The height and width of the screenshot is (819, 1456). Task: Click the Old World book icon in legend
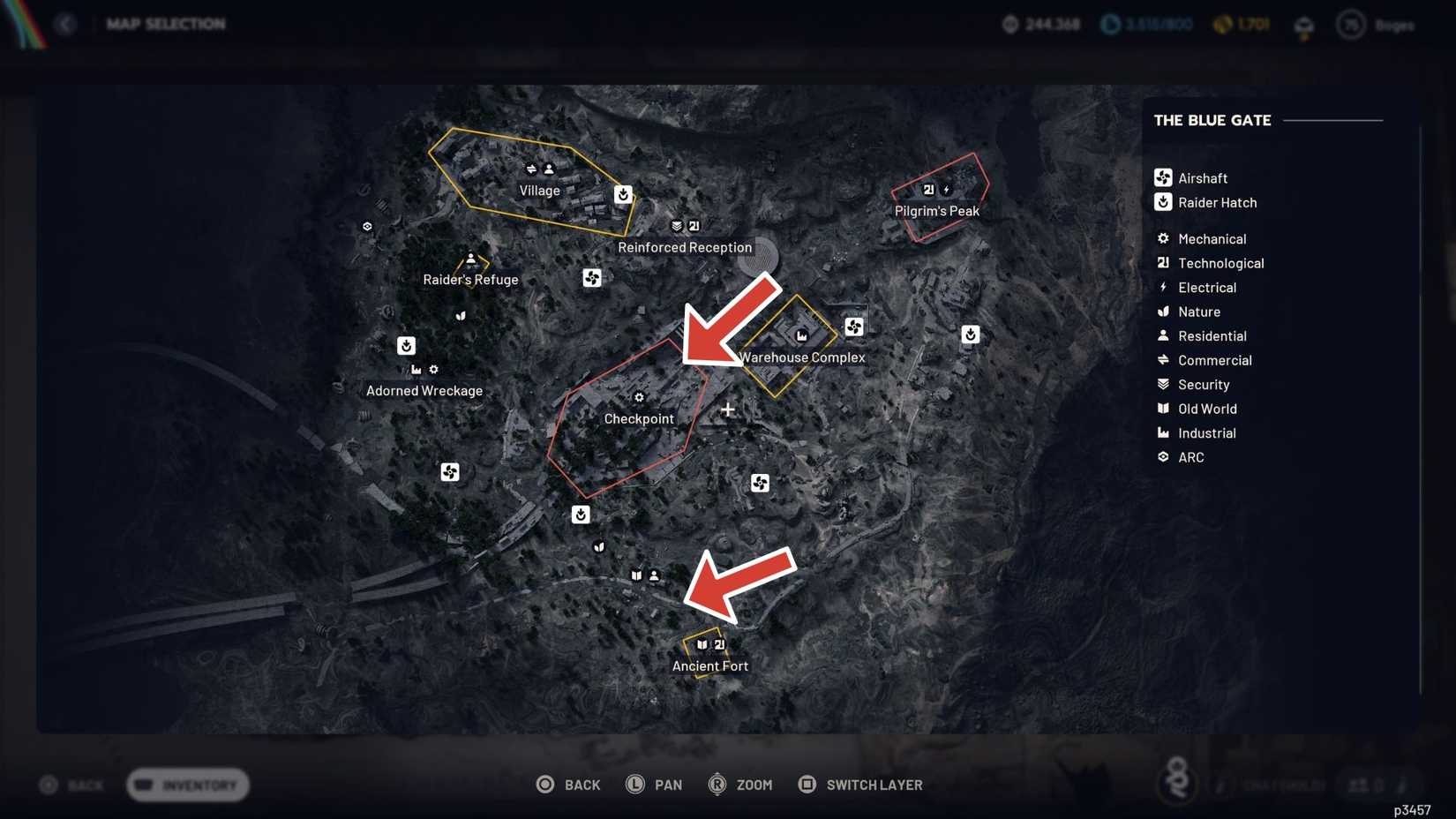1163,409
